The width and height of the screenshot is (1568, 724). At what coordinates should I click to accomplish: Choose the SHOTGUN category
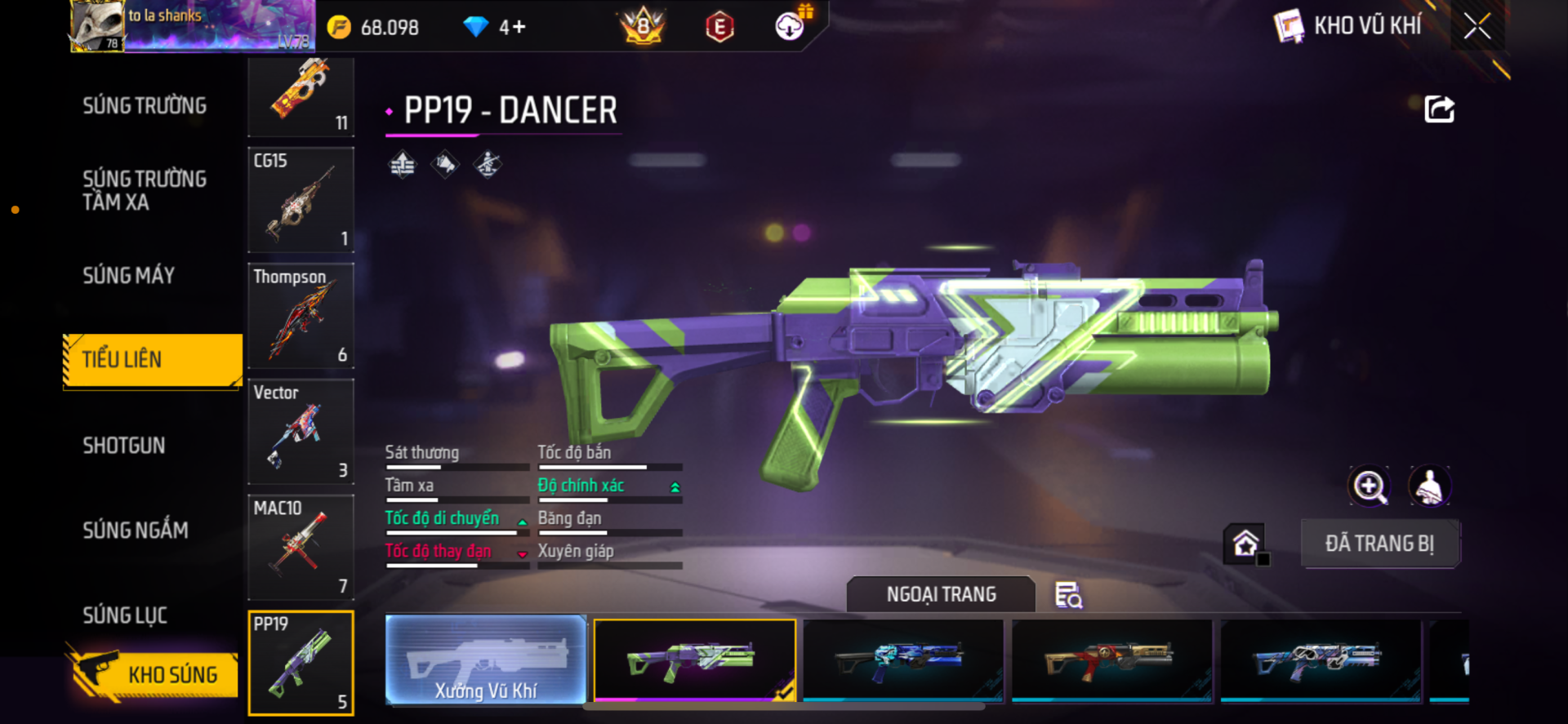(124, 446)
